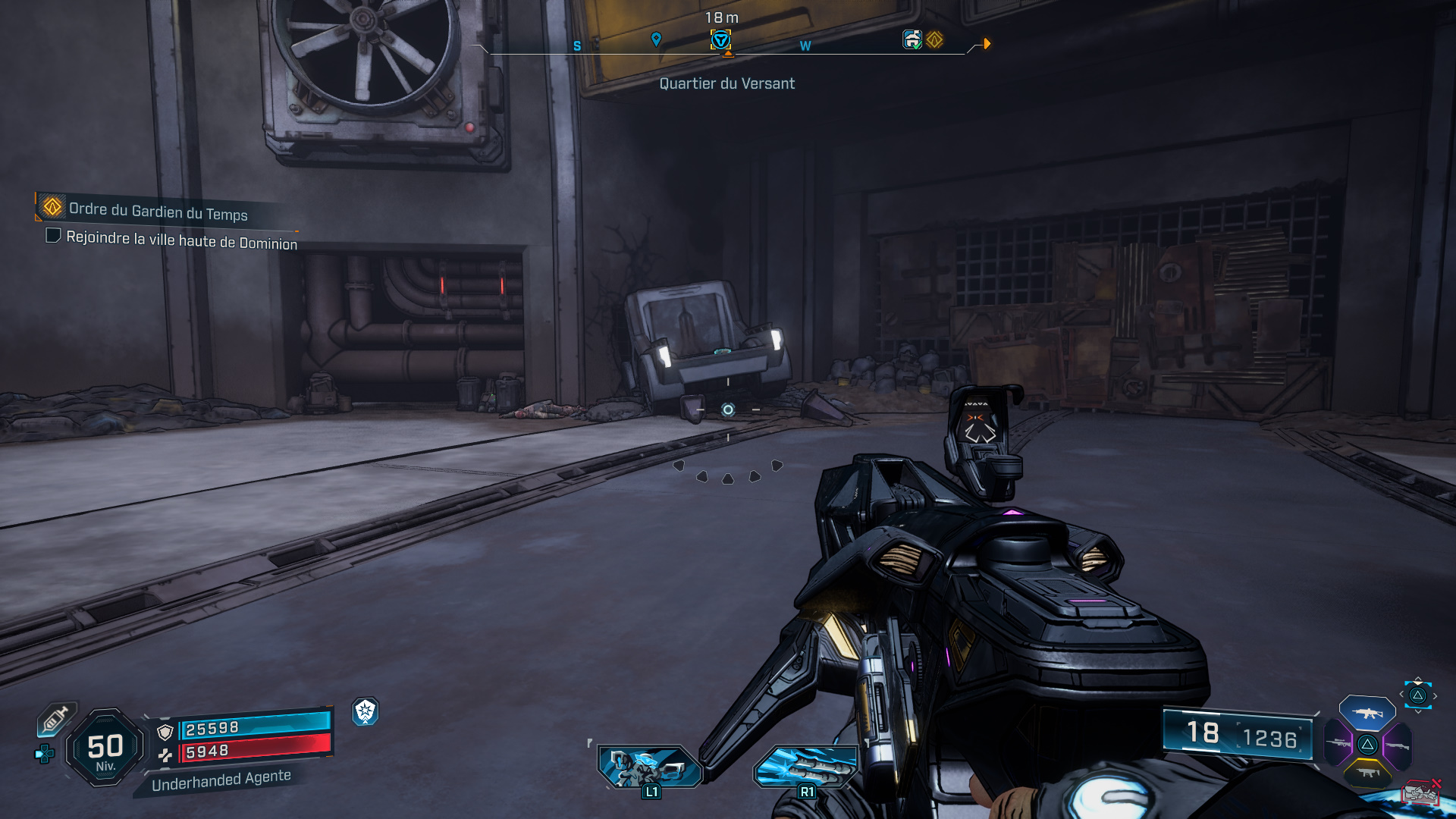Select the shotgun slot on the weapon wheel
This screenshot has width=1456, height=819.
pyautogui.click(x=1398, y=745)
